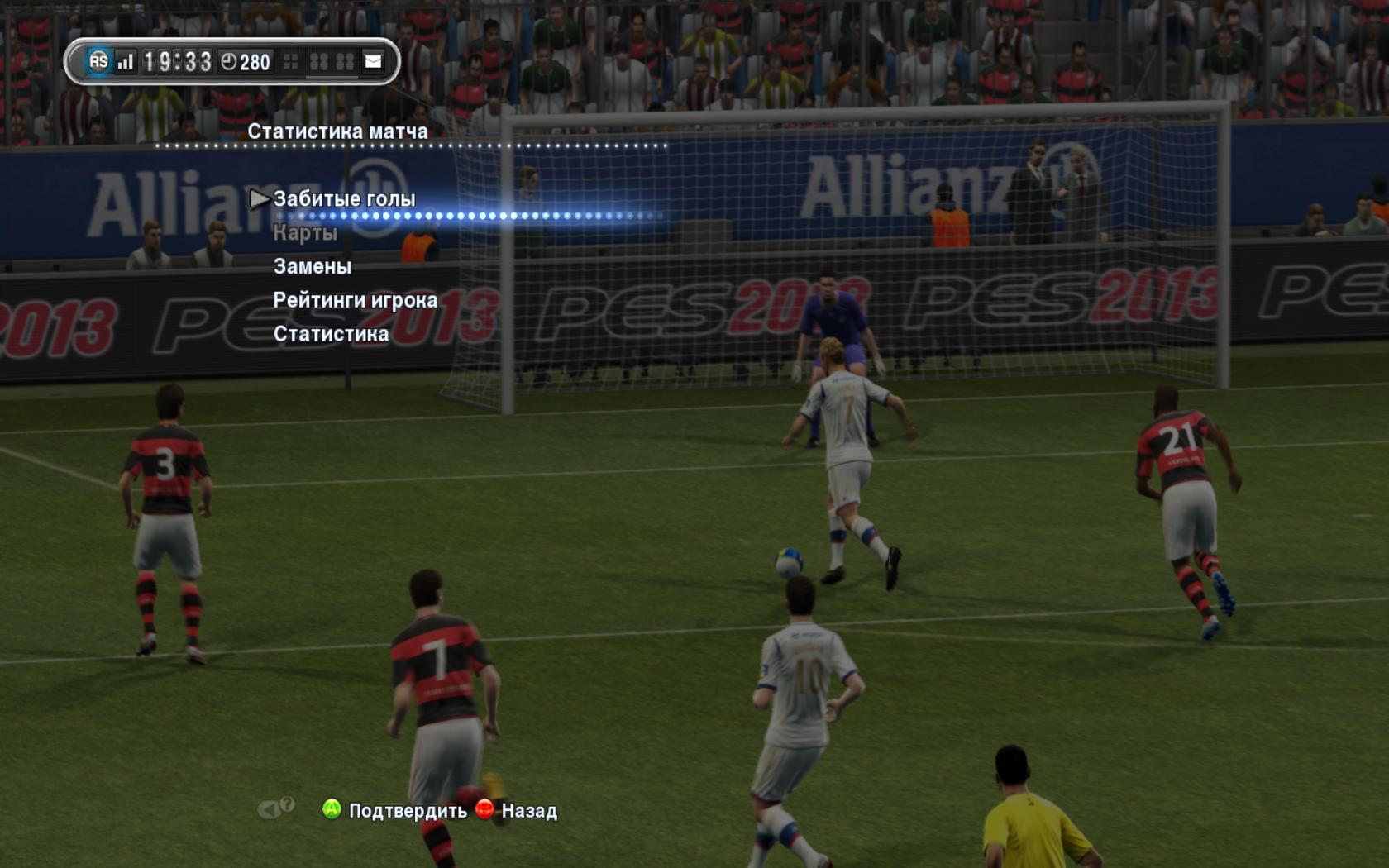Select the "Забитые голы" menu entry
The image size is (1389, 868).
pos(344,199)
